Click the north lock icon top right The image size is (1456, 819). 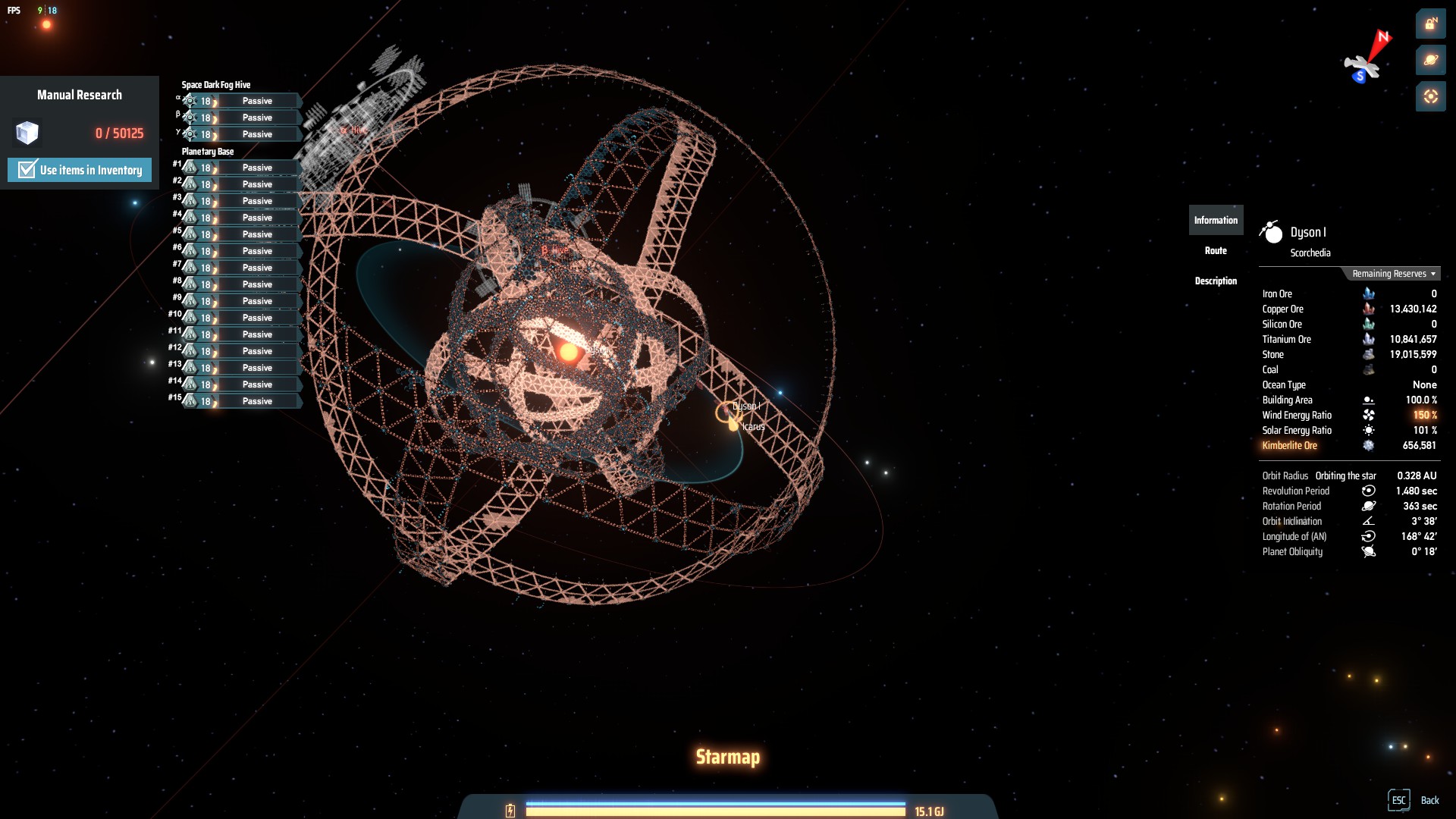point(1431,24)
